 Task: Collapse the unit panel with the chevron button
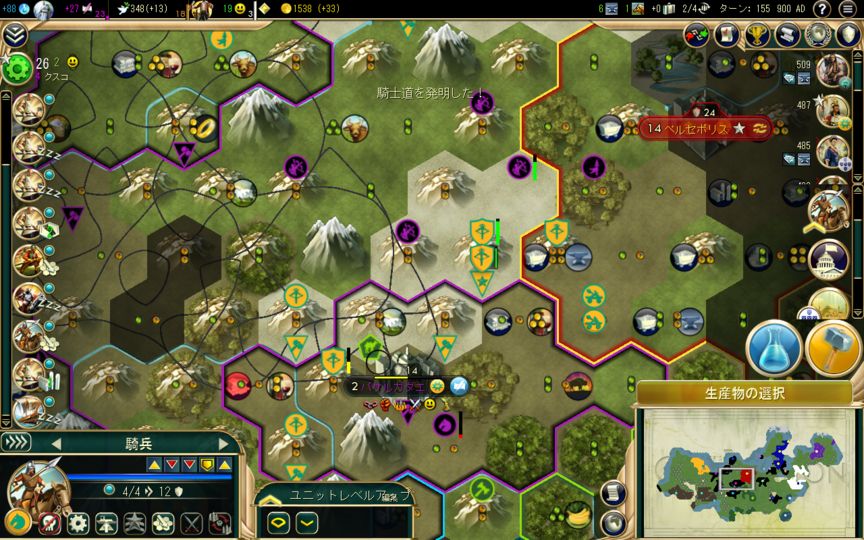(16, 442)
